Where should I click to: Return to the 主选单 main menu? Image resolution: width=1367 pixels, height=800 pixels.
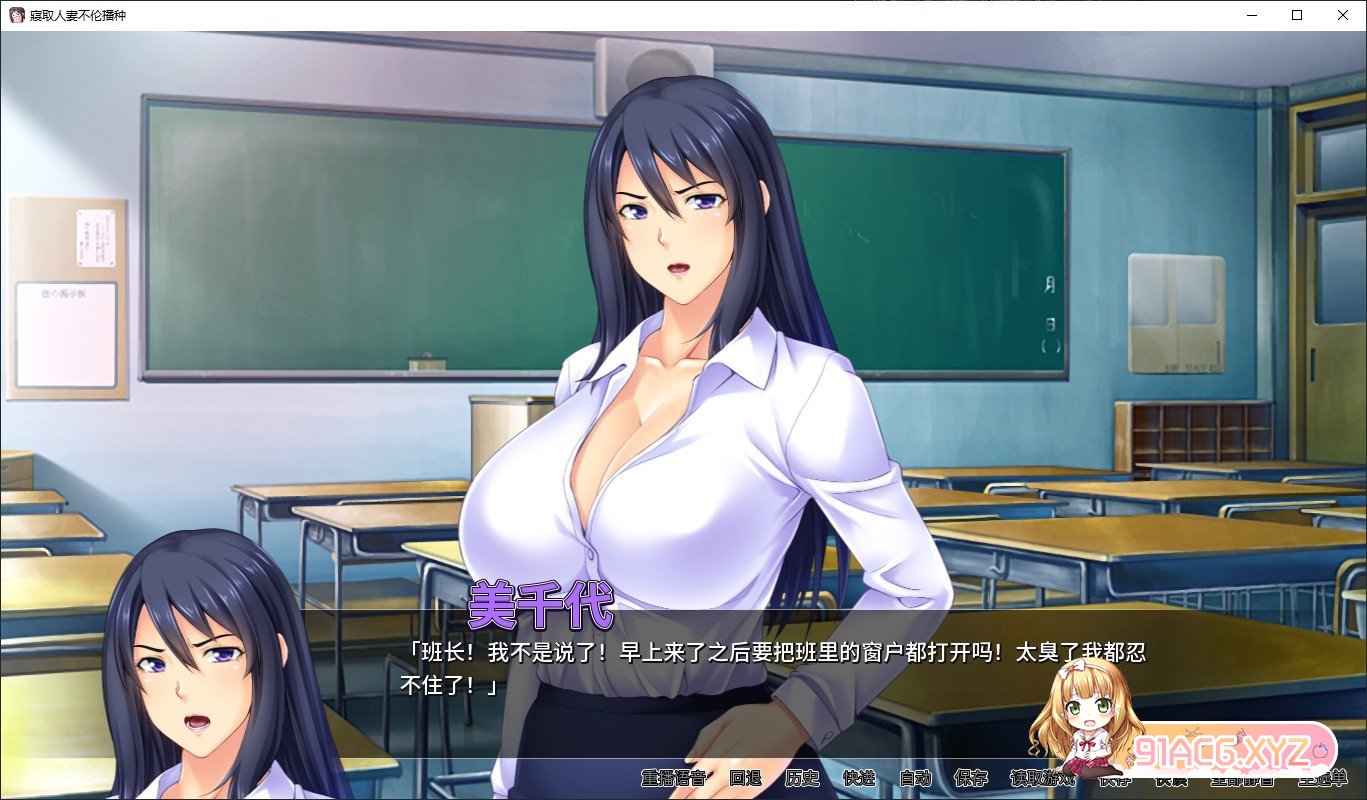click(x=1329, y=778)
